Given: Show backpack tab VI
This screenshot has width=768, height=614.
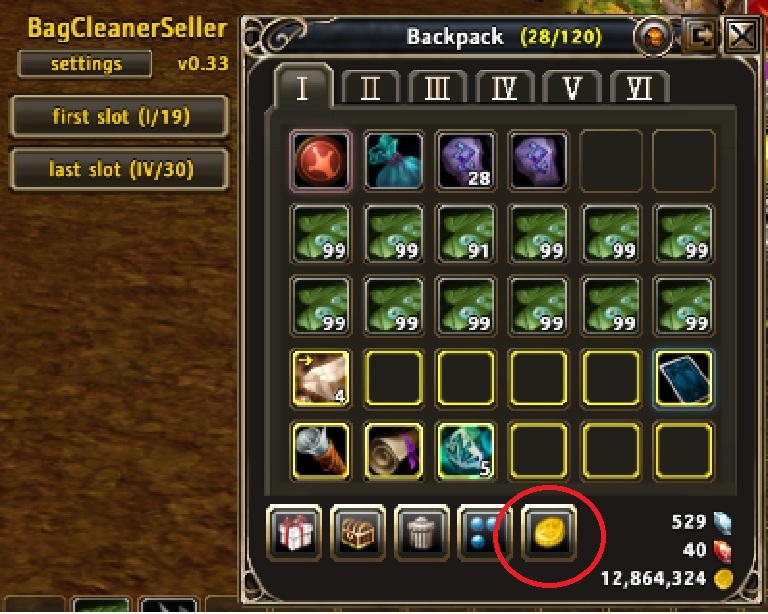Looking at the screenshot, I should point(640,89).
